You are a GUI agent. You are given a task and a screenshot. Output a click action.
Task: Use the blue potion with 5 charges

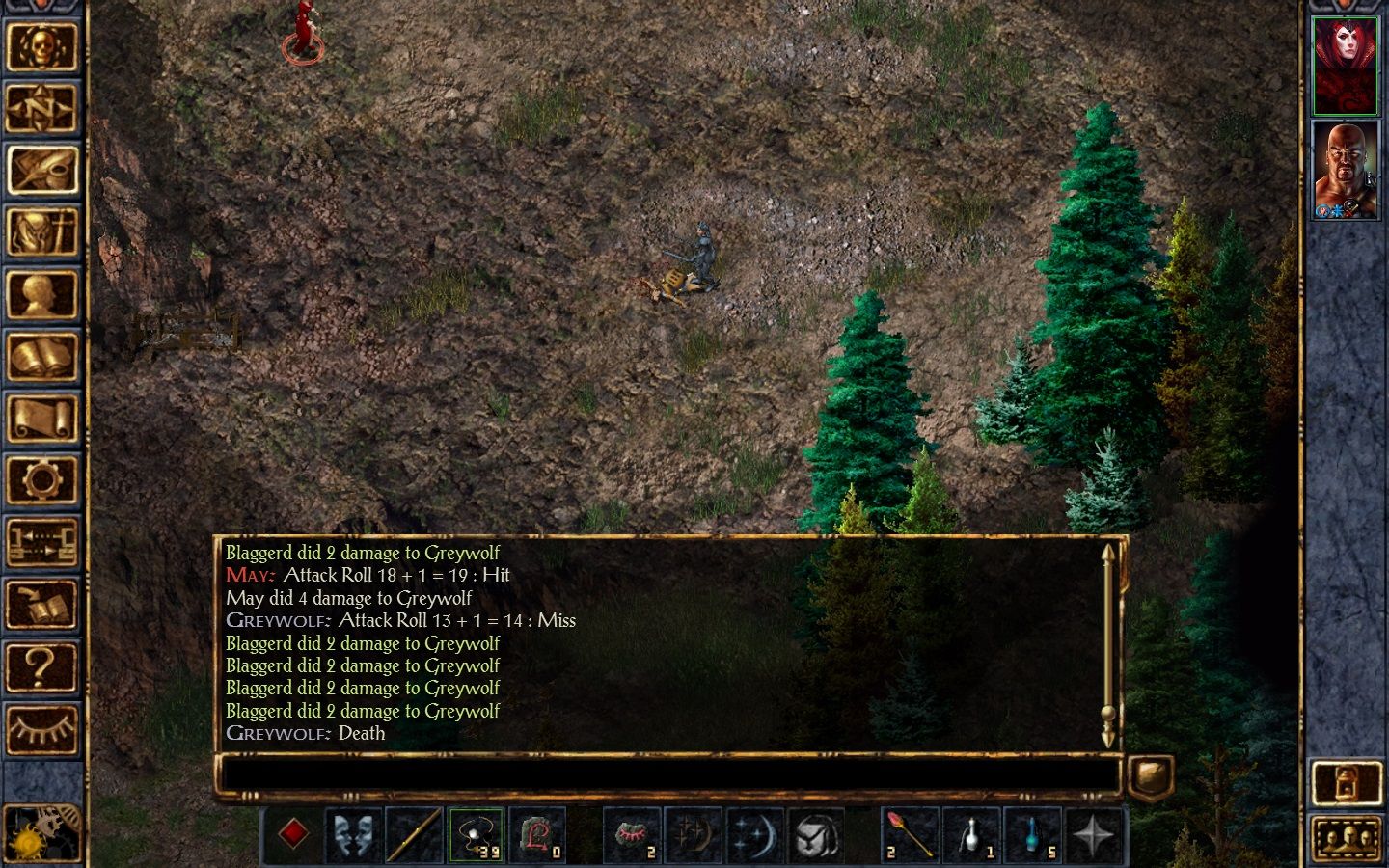click(x=1033, y=834)
